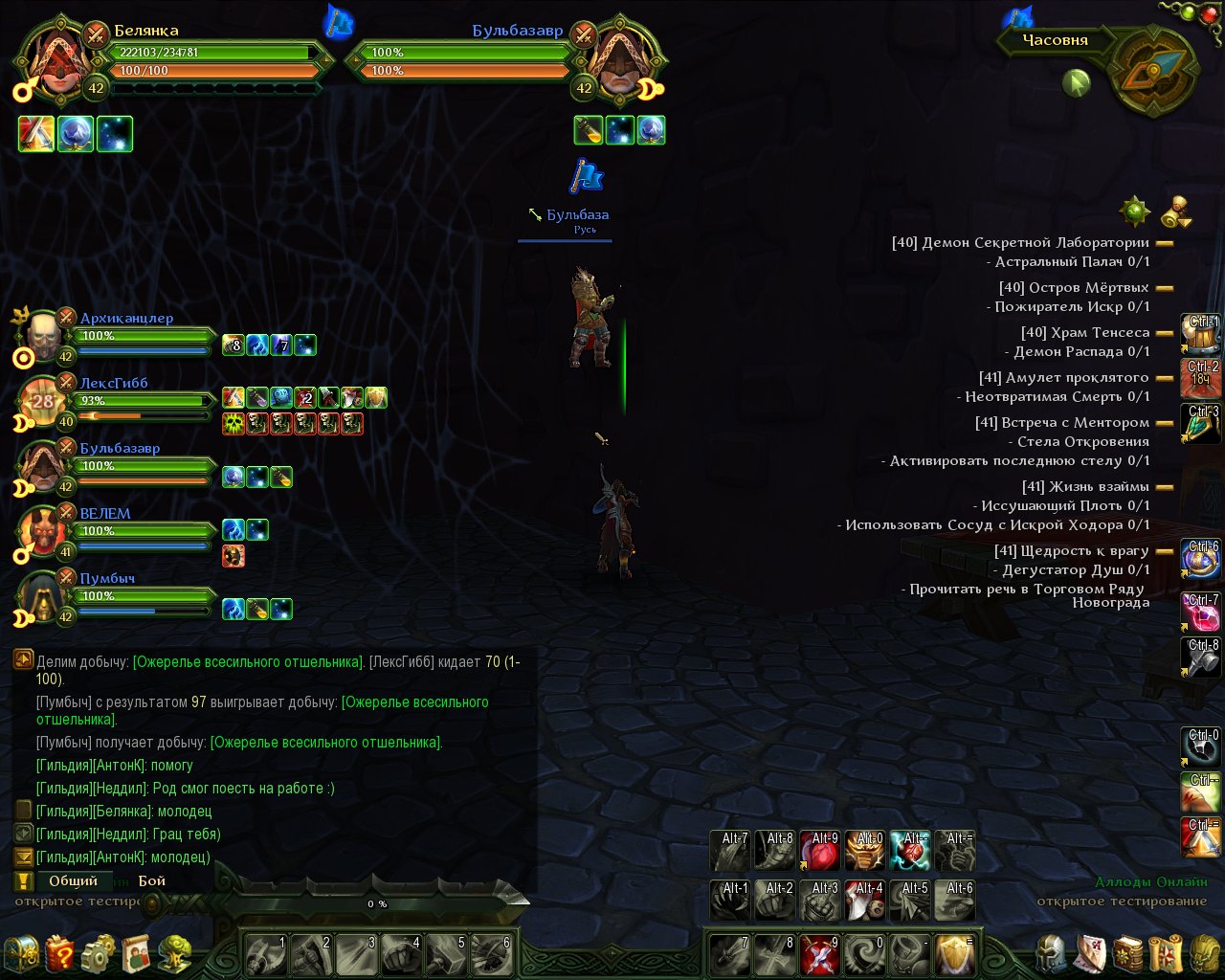
Task: Open the tracked quest "Храм Тенсеса"
Action: pos(1084,332)
